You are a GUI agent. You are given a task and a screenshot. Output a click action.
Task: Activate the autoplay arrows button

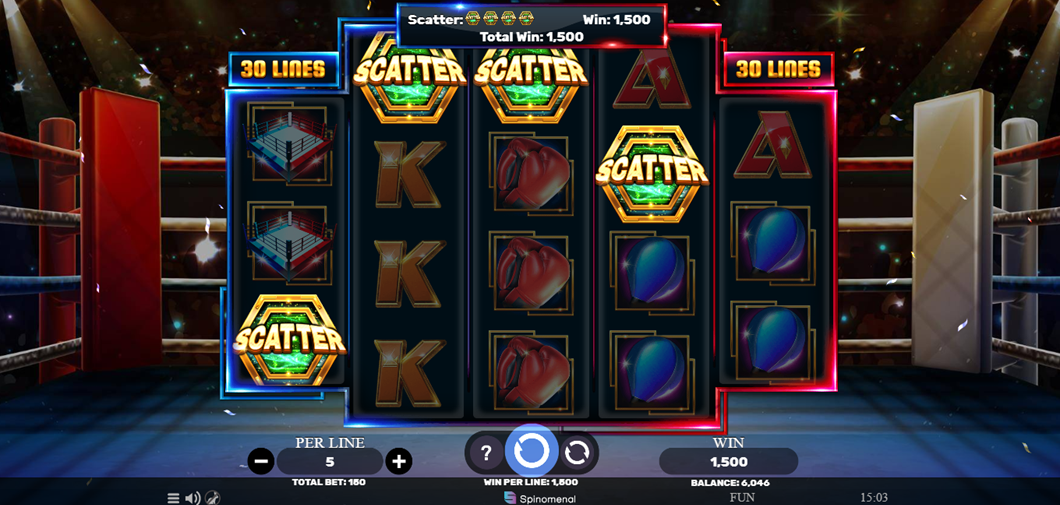click(577, 453)
